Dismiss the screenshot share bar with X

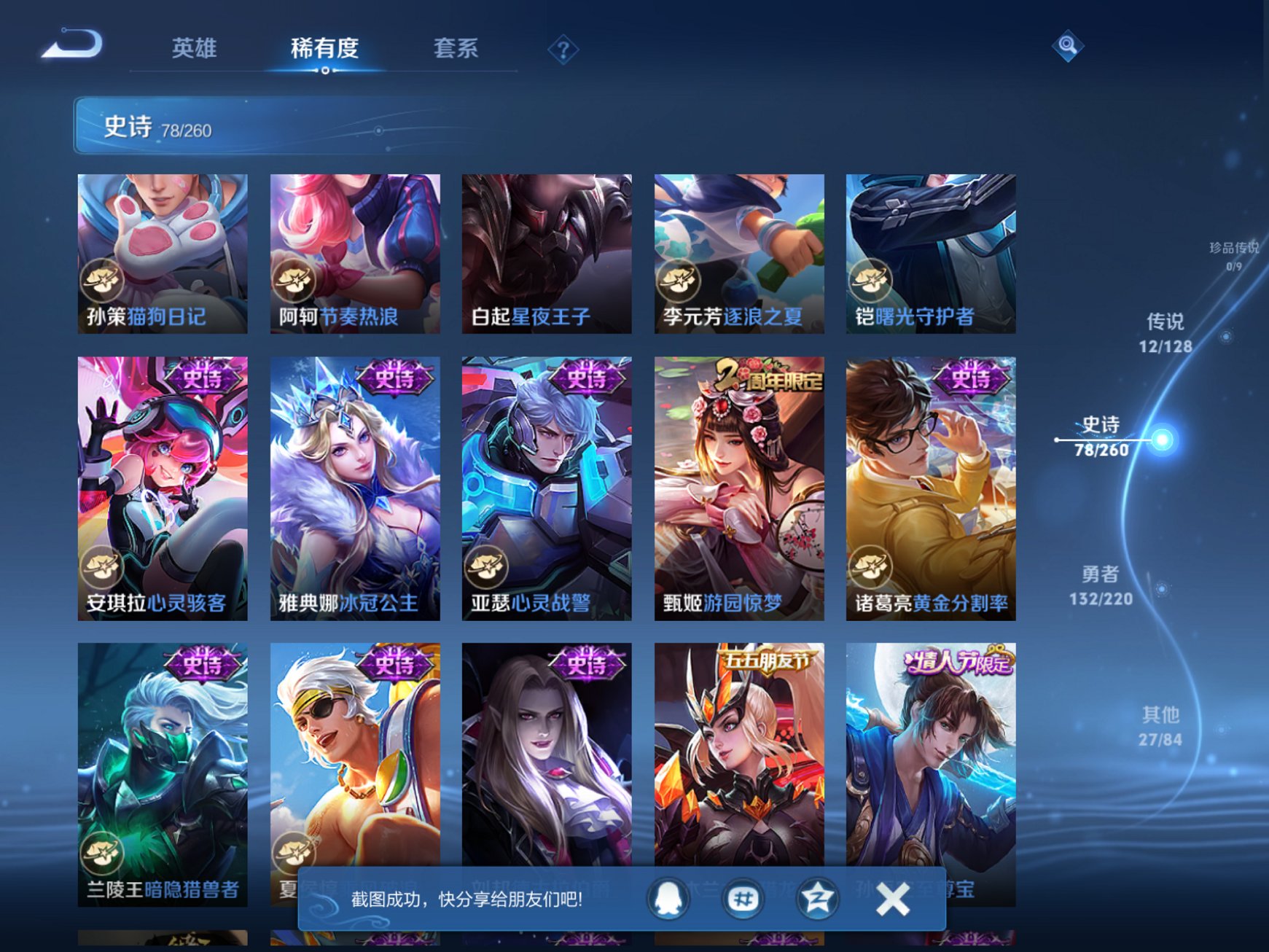[x=892, y=900]
